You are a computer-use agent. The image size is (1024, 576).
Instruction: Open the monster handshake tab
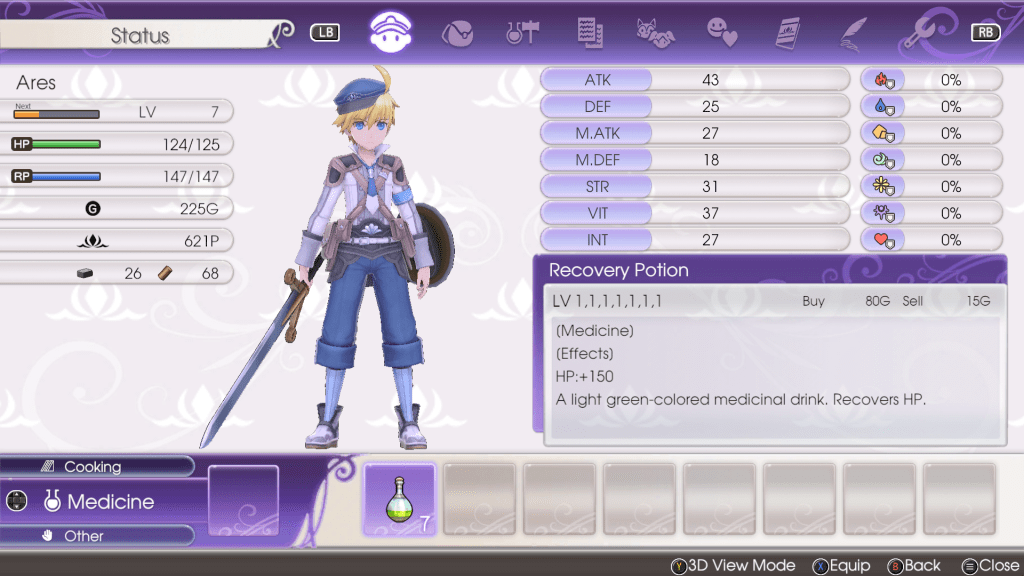pyautogui.click(x=655, y=32)
